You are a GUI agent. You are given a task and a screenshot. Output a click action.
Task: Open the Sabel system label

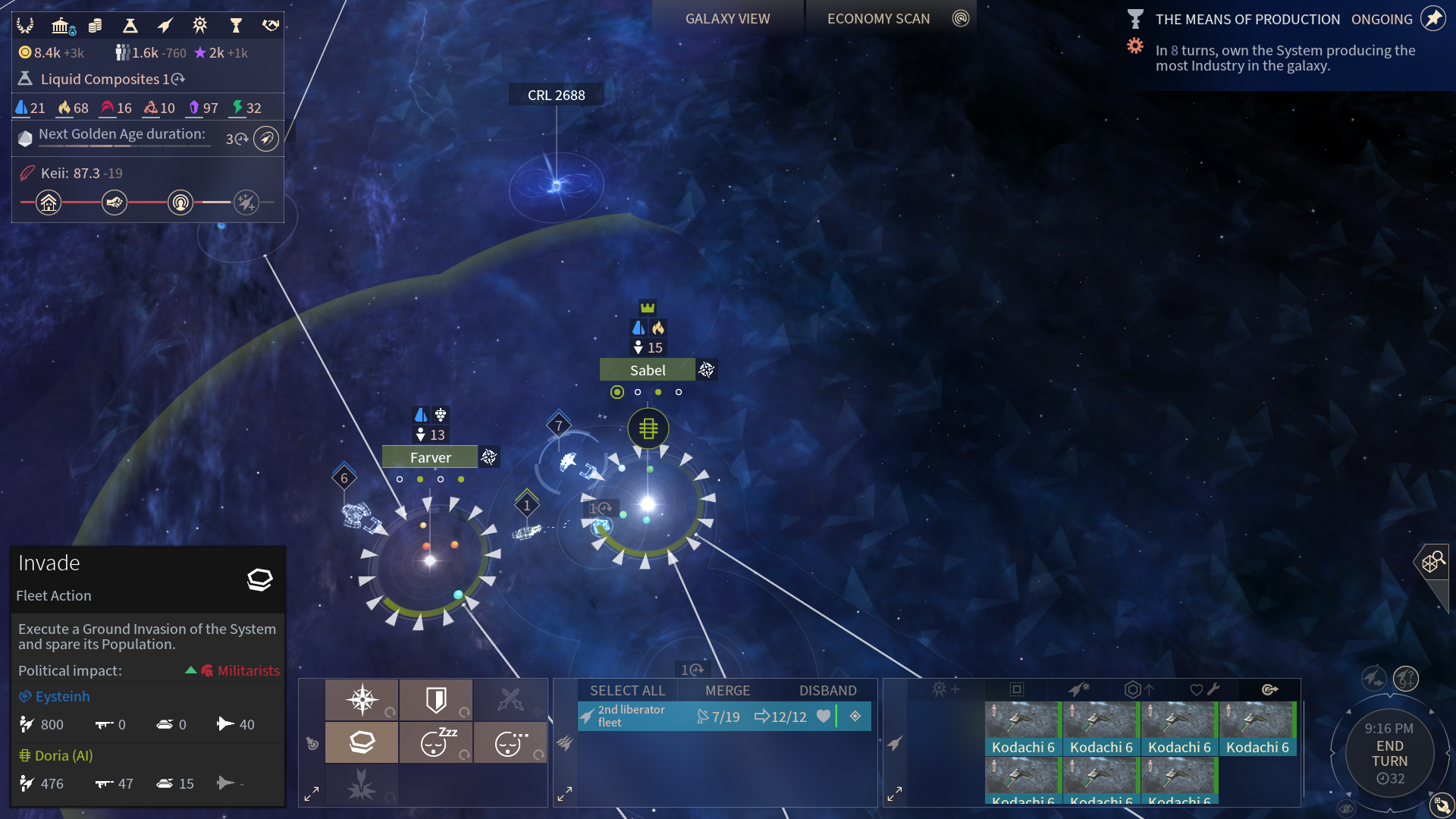pyautogui.click(x=648, y=370)
